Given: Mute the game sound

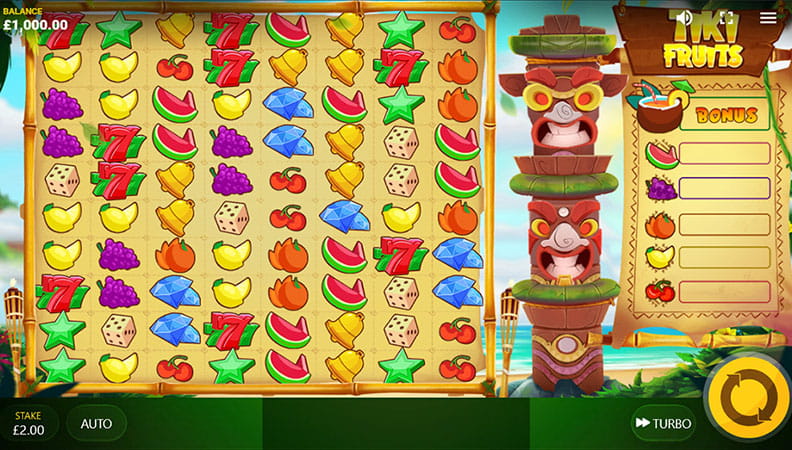Looking at the screenshot, I should (685, 18).
